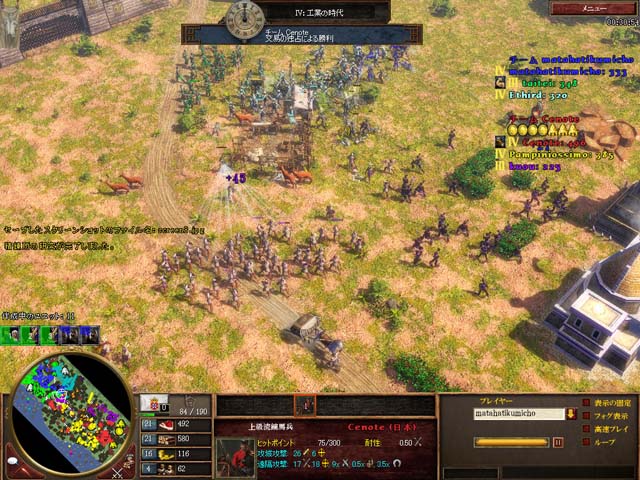Open the chat speech bubble button

12,463
